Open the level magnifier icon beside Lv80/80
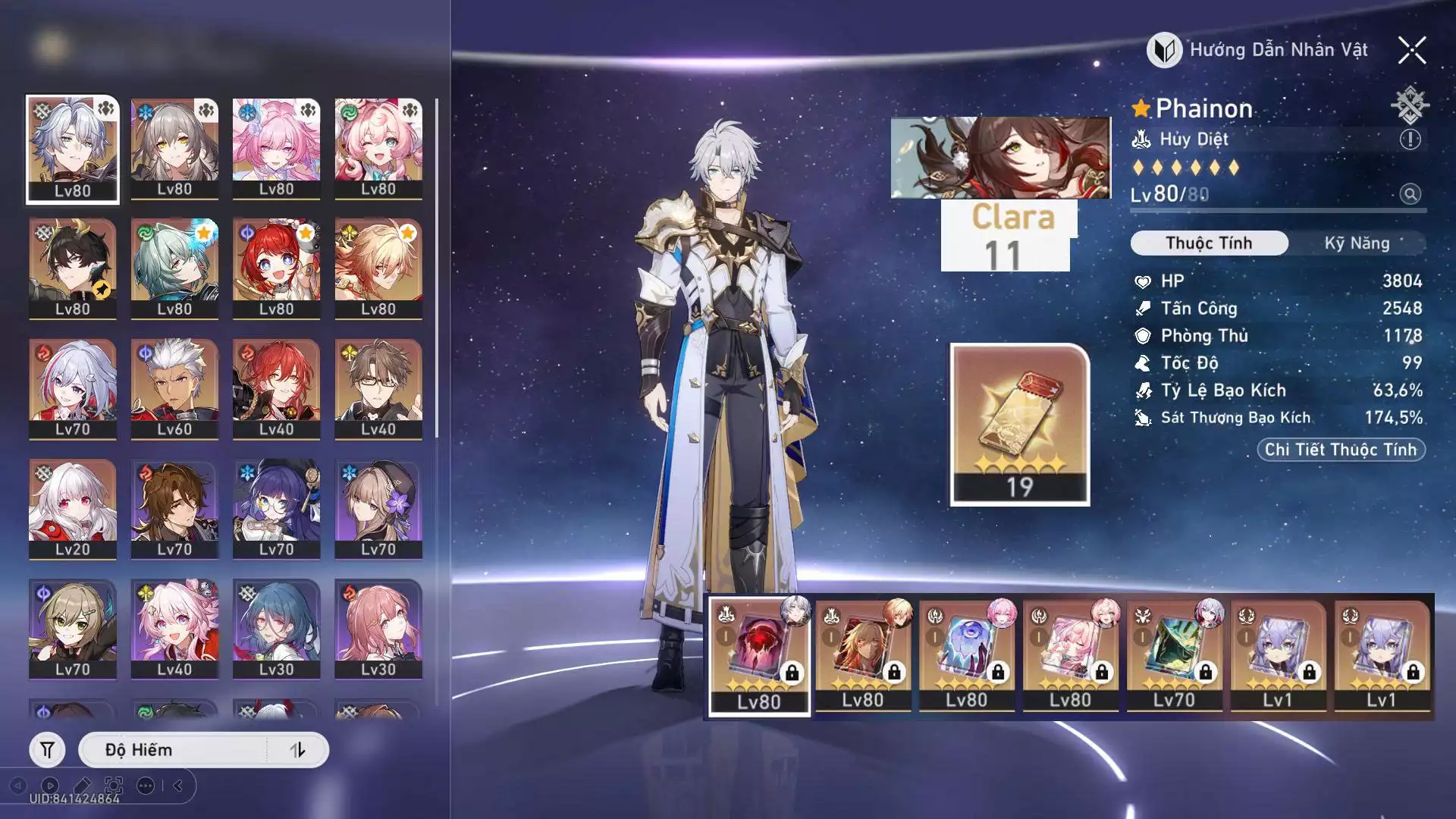 coord(1410,194)
